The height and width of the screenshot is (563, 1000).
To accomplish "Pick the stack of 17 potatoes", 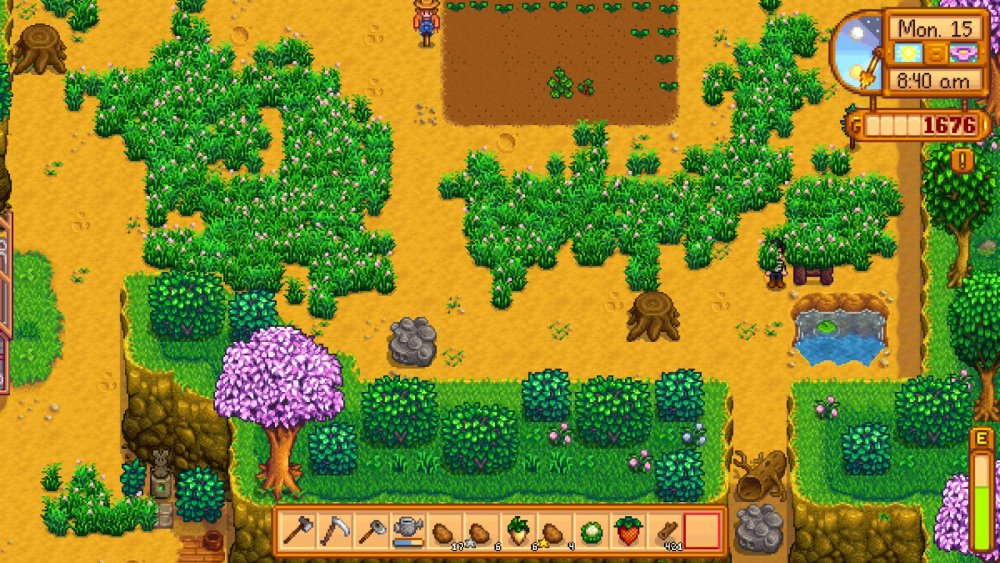I will pyautogui.click(x=444, y=530).
